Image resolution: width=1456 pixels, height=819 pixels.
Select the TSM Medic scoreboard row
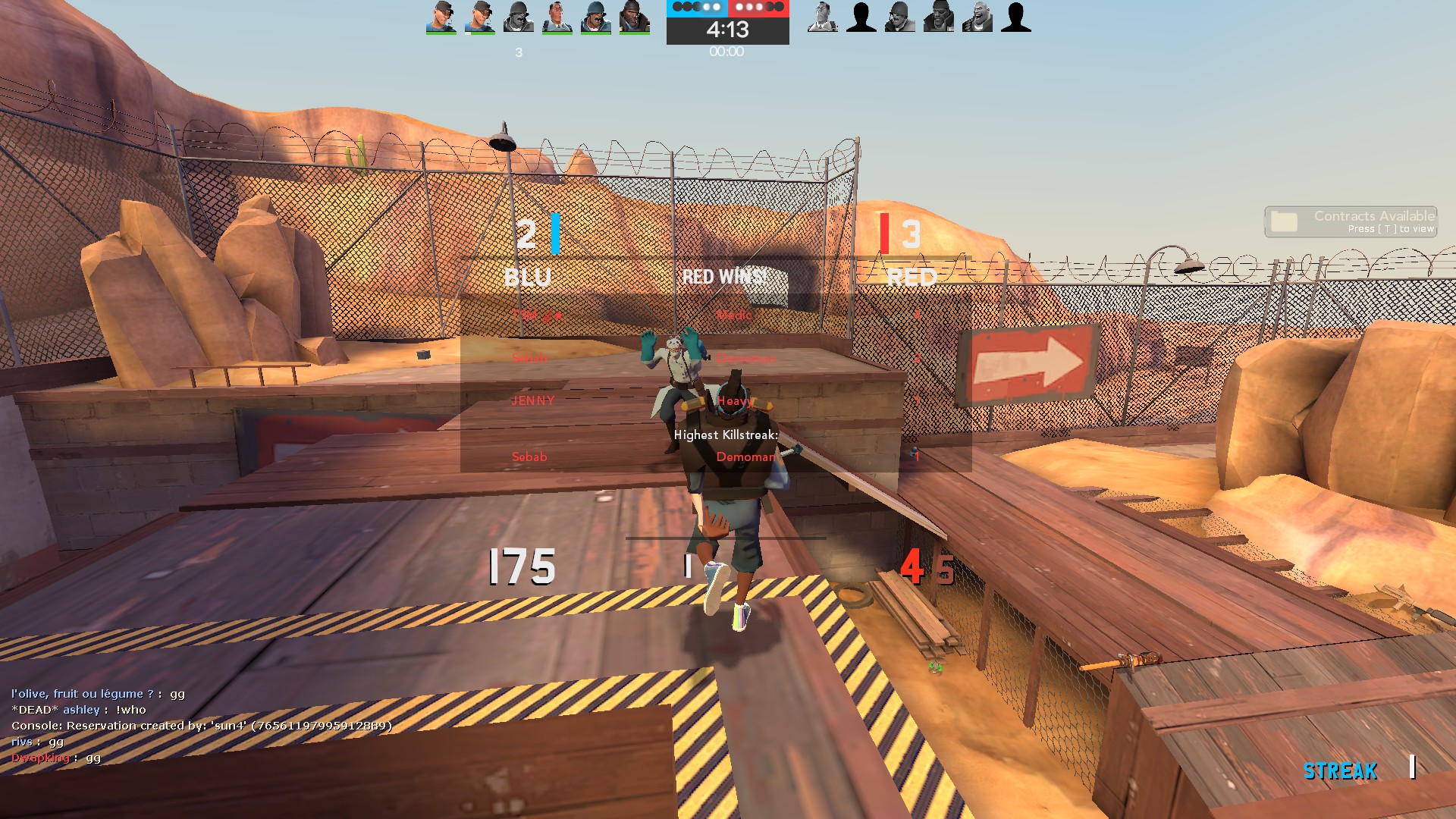click(x=715, y=315)
